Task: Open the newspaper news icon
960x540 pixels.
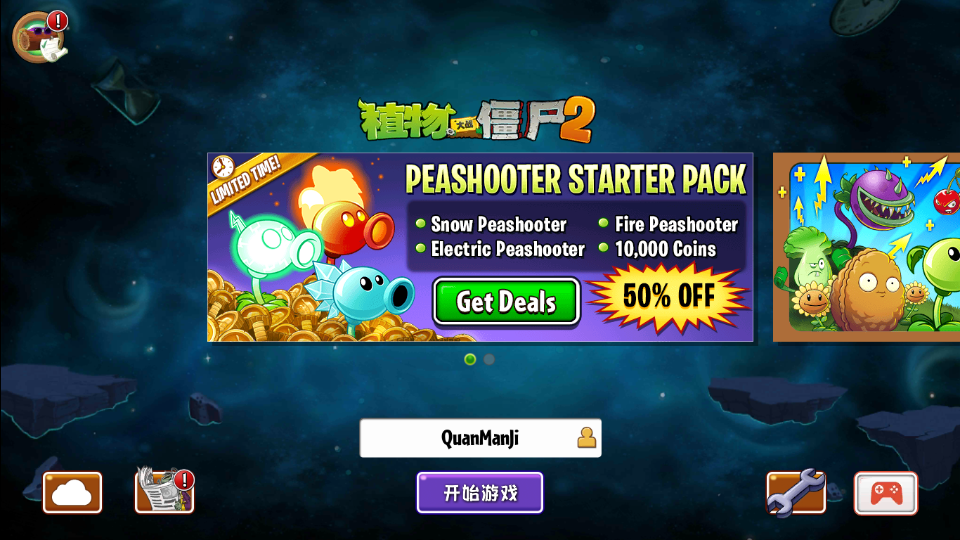Action: [x=163, y=492]
